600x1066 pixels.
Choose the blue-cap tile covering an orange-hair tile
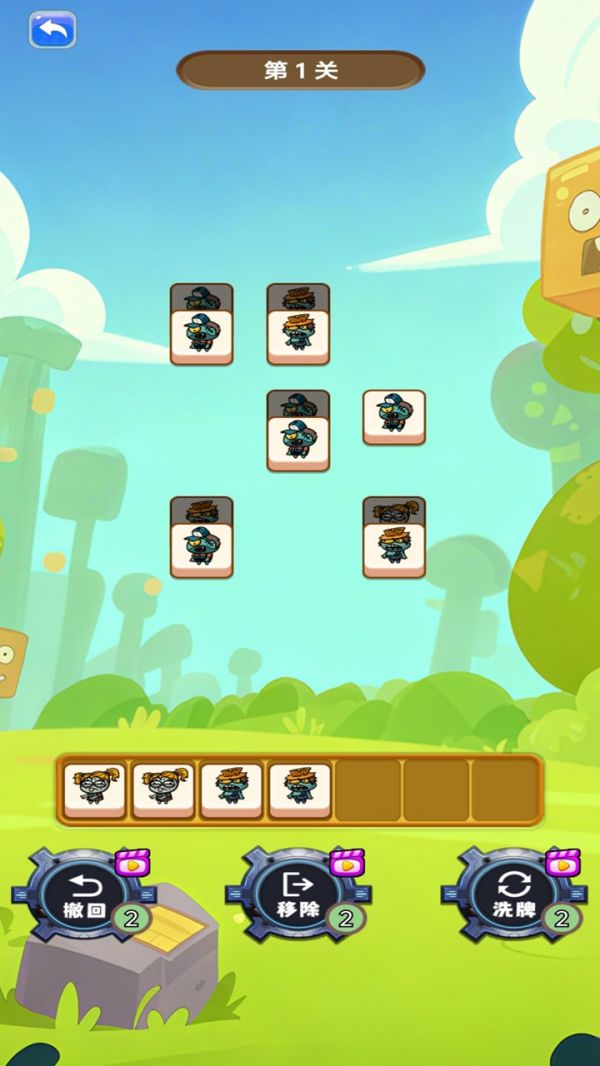(202, 549)
